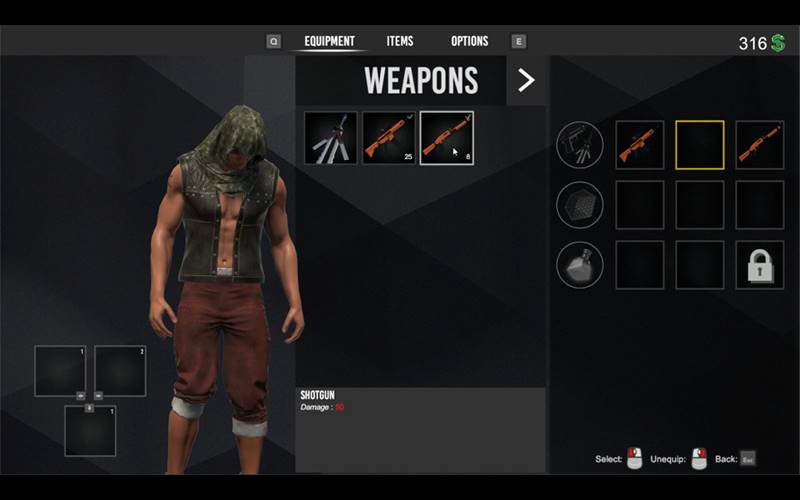
Task: Click the yellow-highlighted empty loadout slot
Action: pos(700,145)
